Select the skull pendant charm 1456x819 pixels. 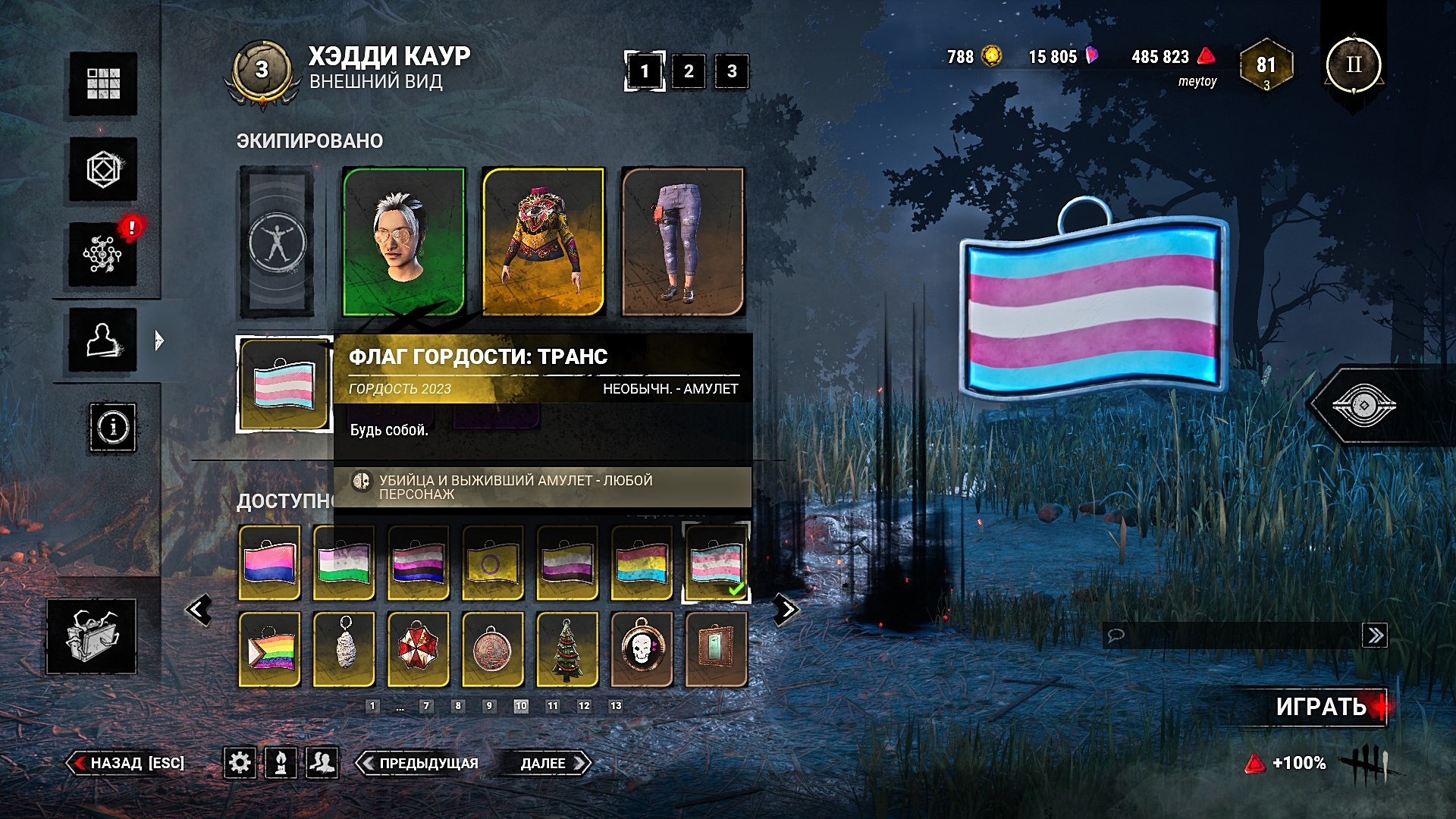pyautogui.click(x=642, y=649)
